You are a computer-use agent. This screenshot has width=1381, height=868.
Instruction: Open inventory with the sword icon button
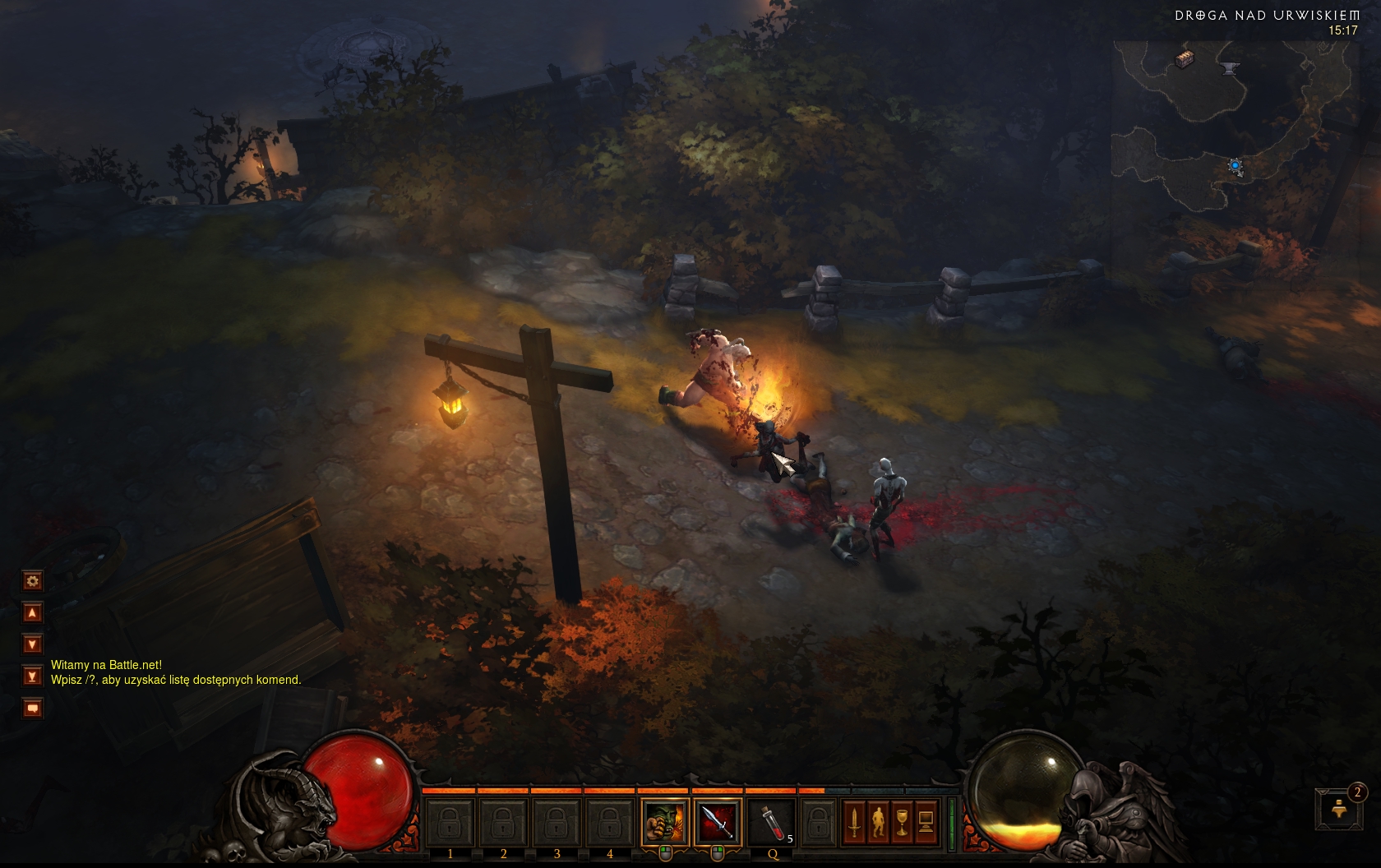(x=855, y=821)
